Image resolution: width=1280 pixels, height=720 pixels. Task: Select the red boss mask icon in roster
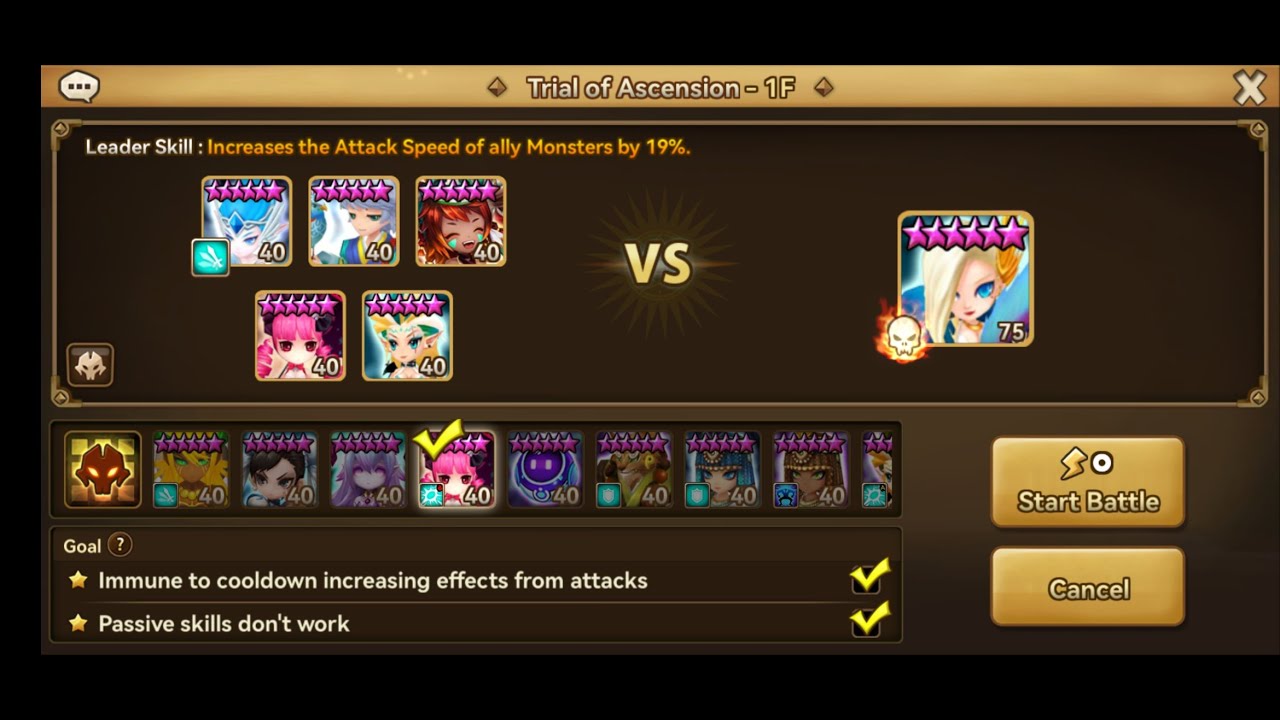point(101,469)
